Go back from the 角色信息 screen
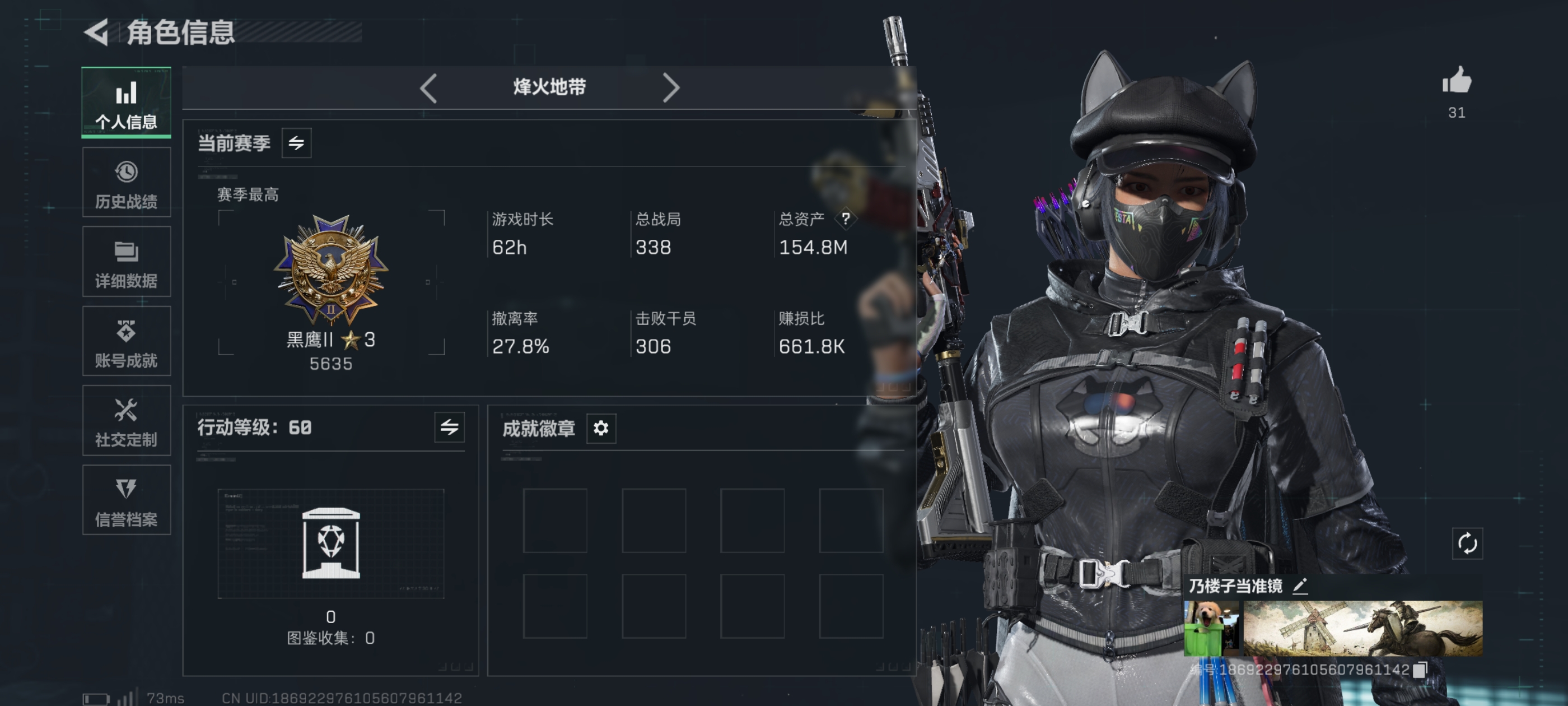 pos(97,32)
